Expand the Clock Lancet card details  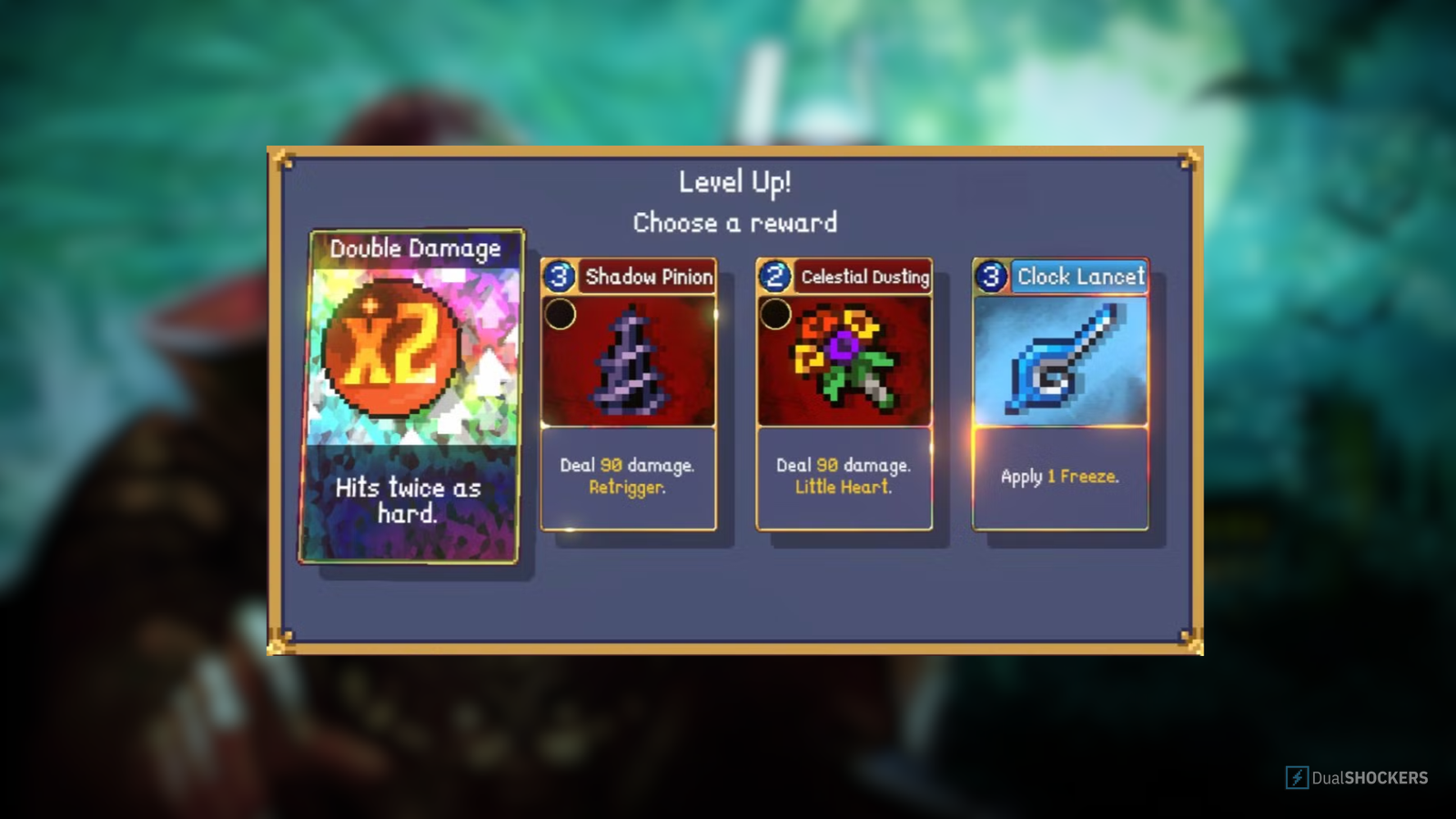coord(1060,478)
